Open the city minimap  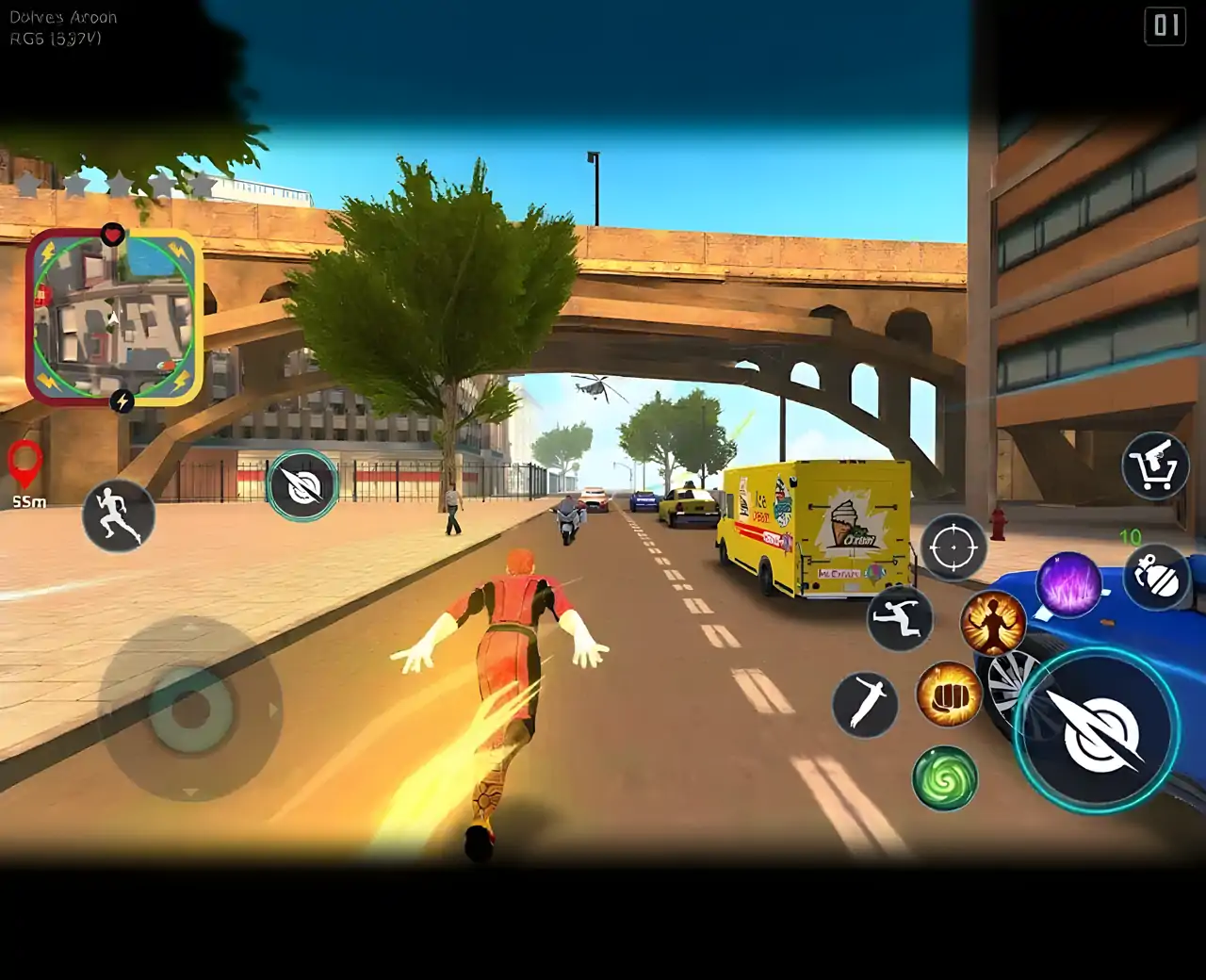tap(114, 318)
